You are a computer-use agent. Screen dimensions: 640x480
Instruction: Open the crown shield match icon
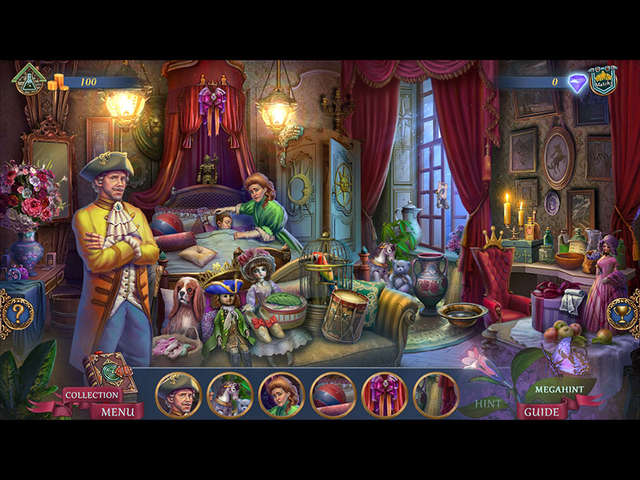[x=602, y=82]
